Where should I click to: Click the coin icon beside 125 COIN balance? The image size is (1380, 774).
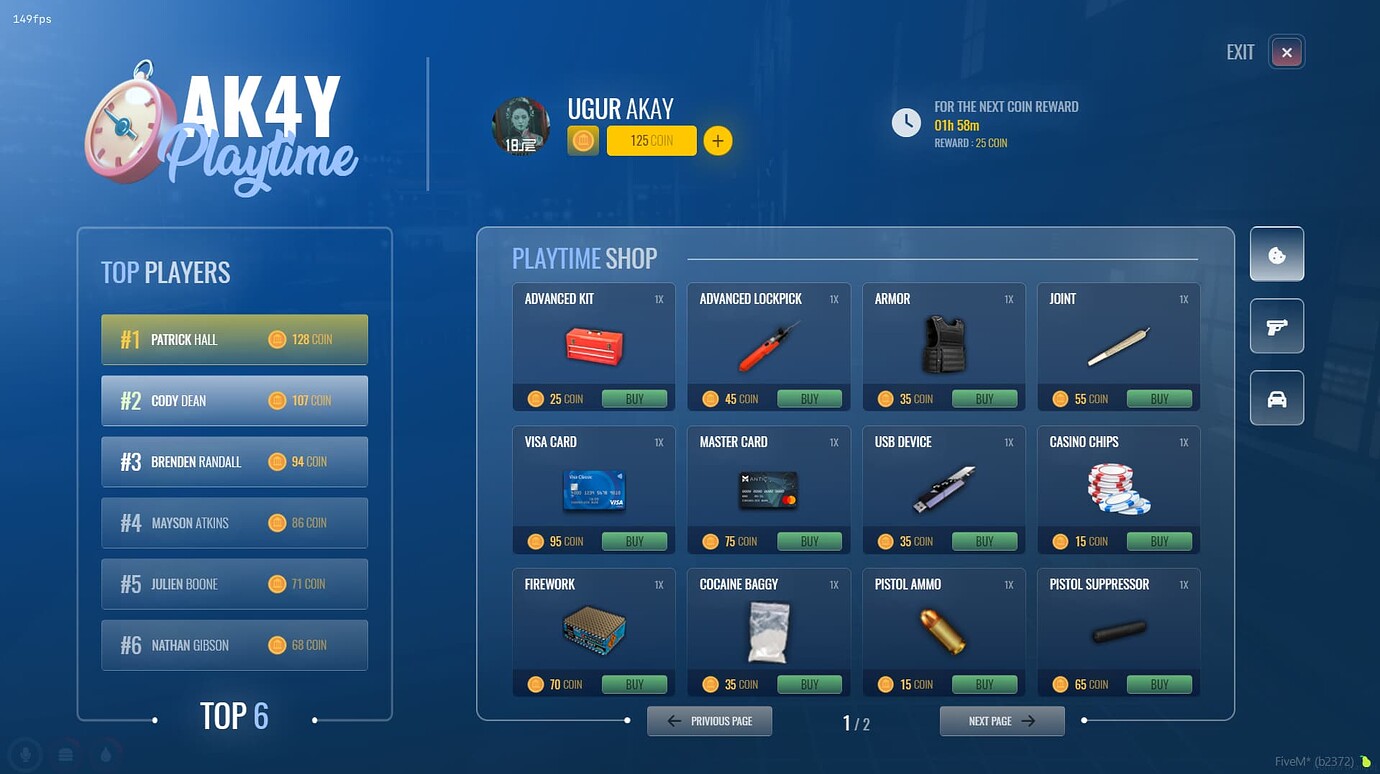[583, 140]
